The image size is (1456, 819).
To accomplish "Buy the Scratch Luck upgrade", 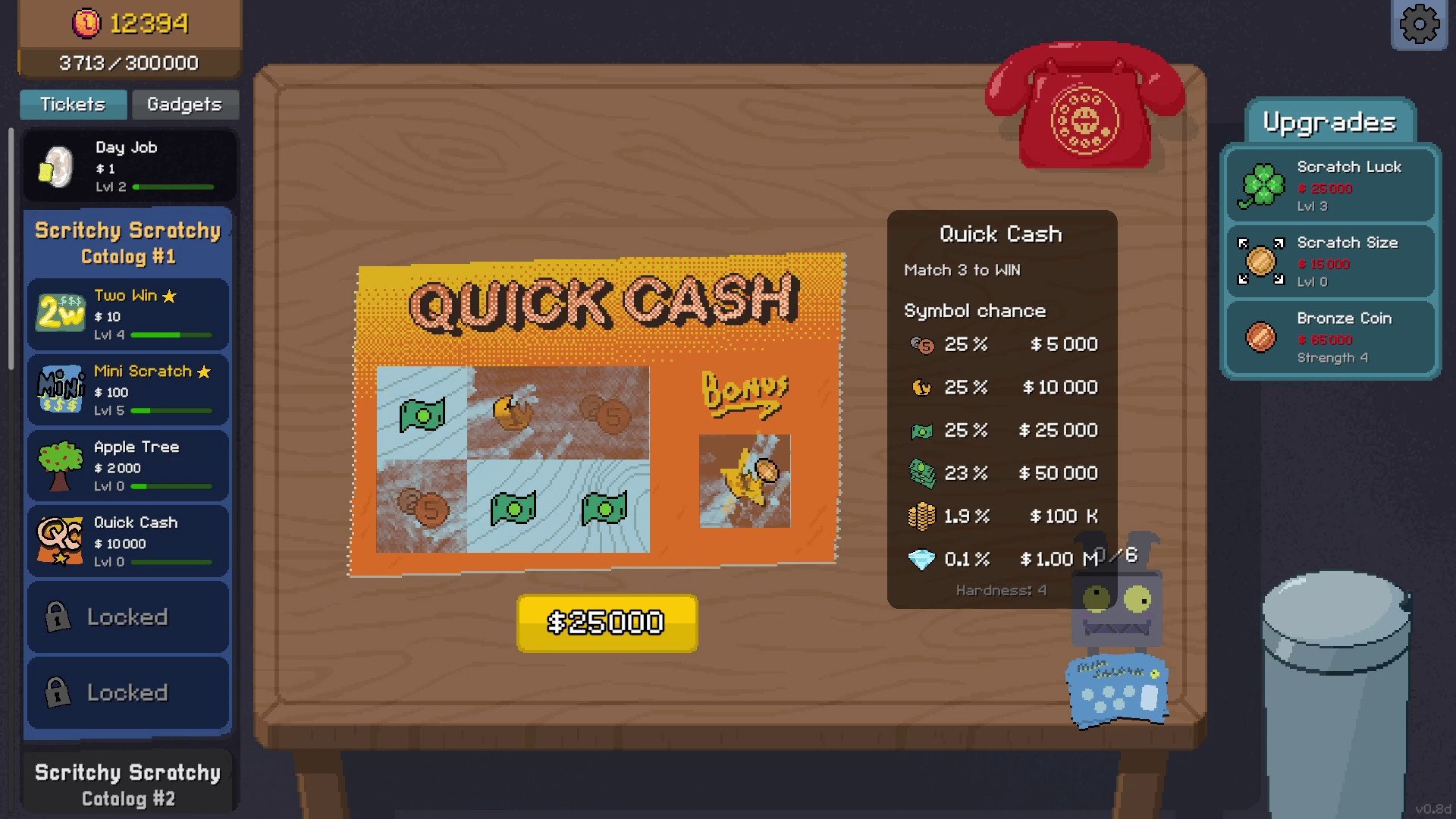I will (x=1331, y=186).
